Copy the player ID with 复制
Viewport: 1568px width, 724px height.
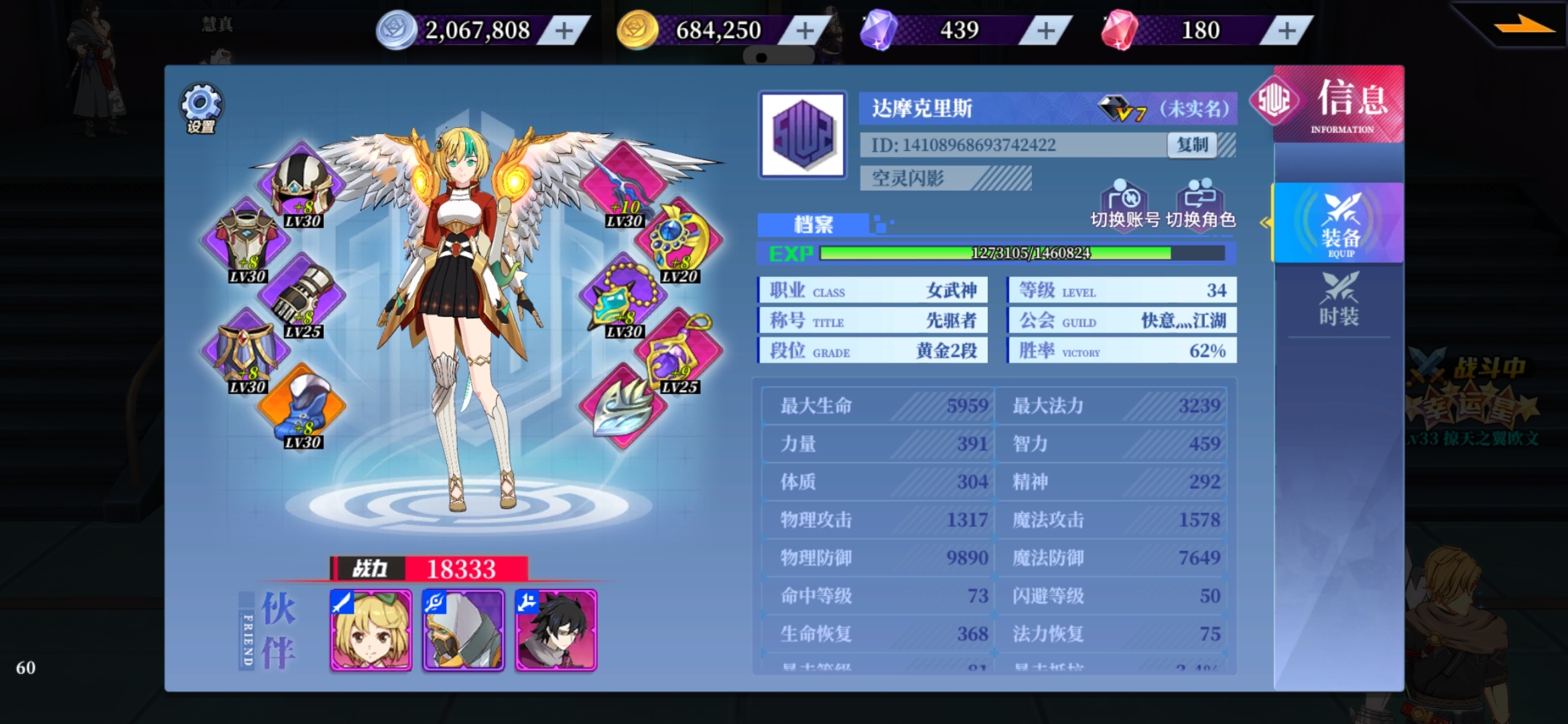pos(1192,145)
